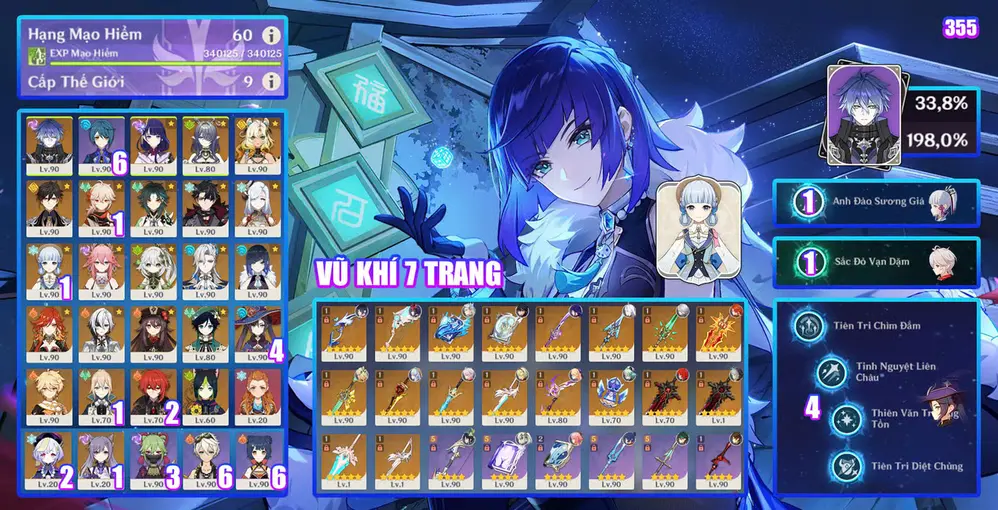This screenshot has height=510, width=998.
Task: Pick the Nahida character portrait
Action: tap(152, 269)
